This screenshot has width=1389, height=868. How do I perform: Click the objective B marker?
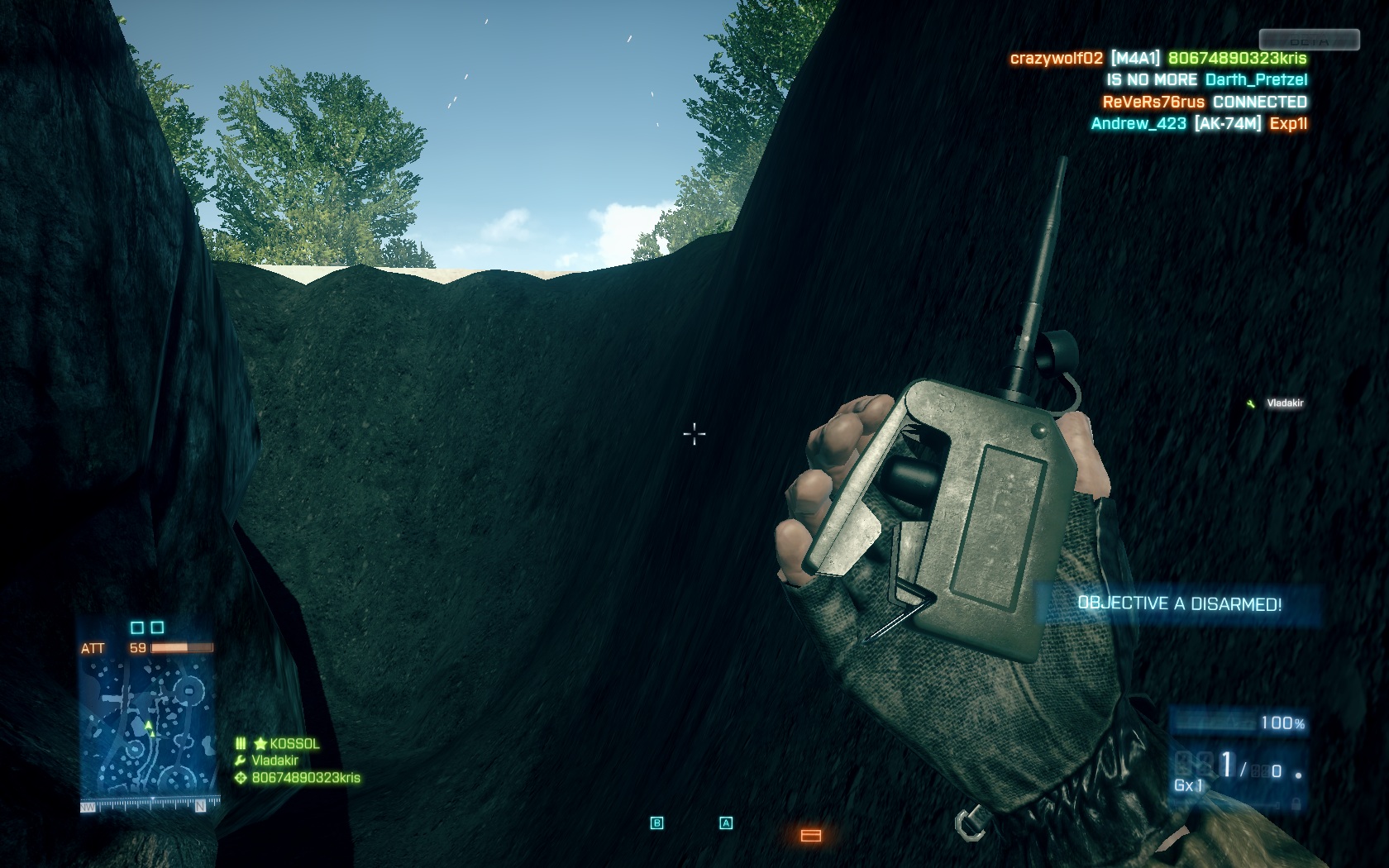[x=657, y=823]
